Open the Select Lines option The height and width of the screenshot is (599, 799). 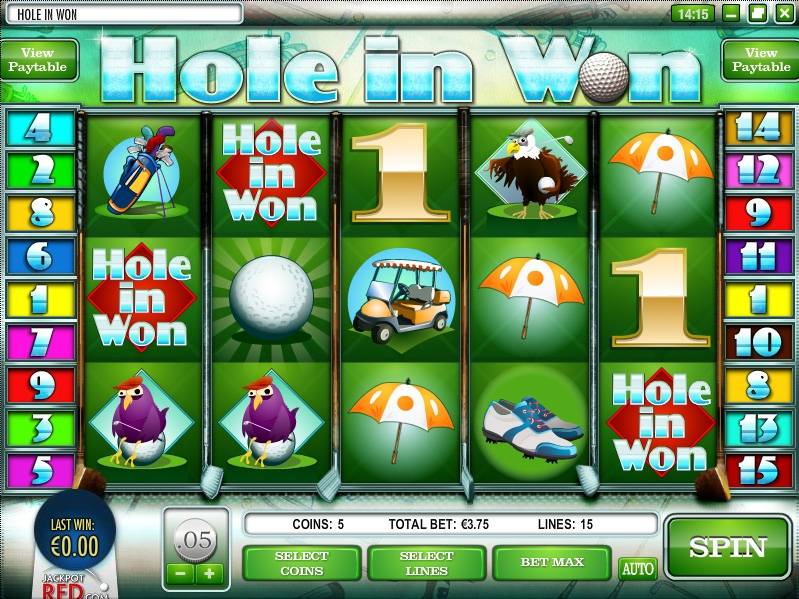click(x=427, y=563)
